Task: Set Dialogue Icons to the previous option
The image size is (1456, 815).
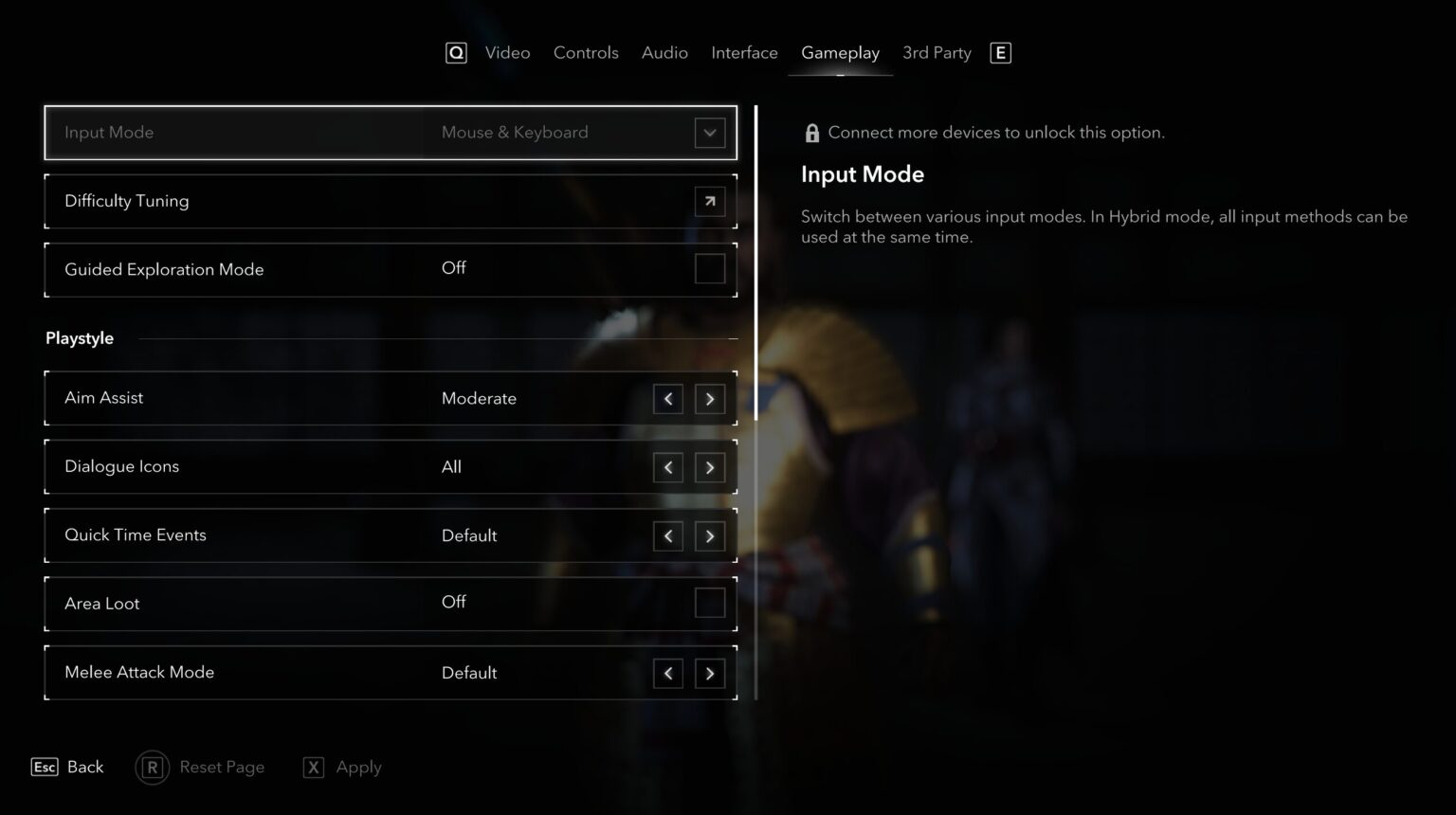Action: point(668,467)
